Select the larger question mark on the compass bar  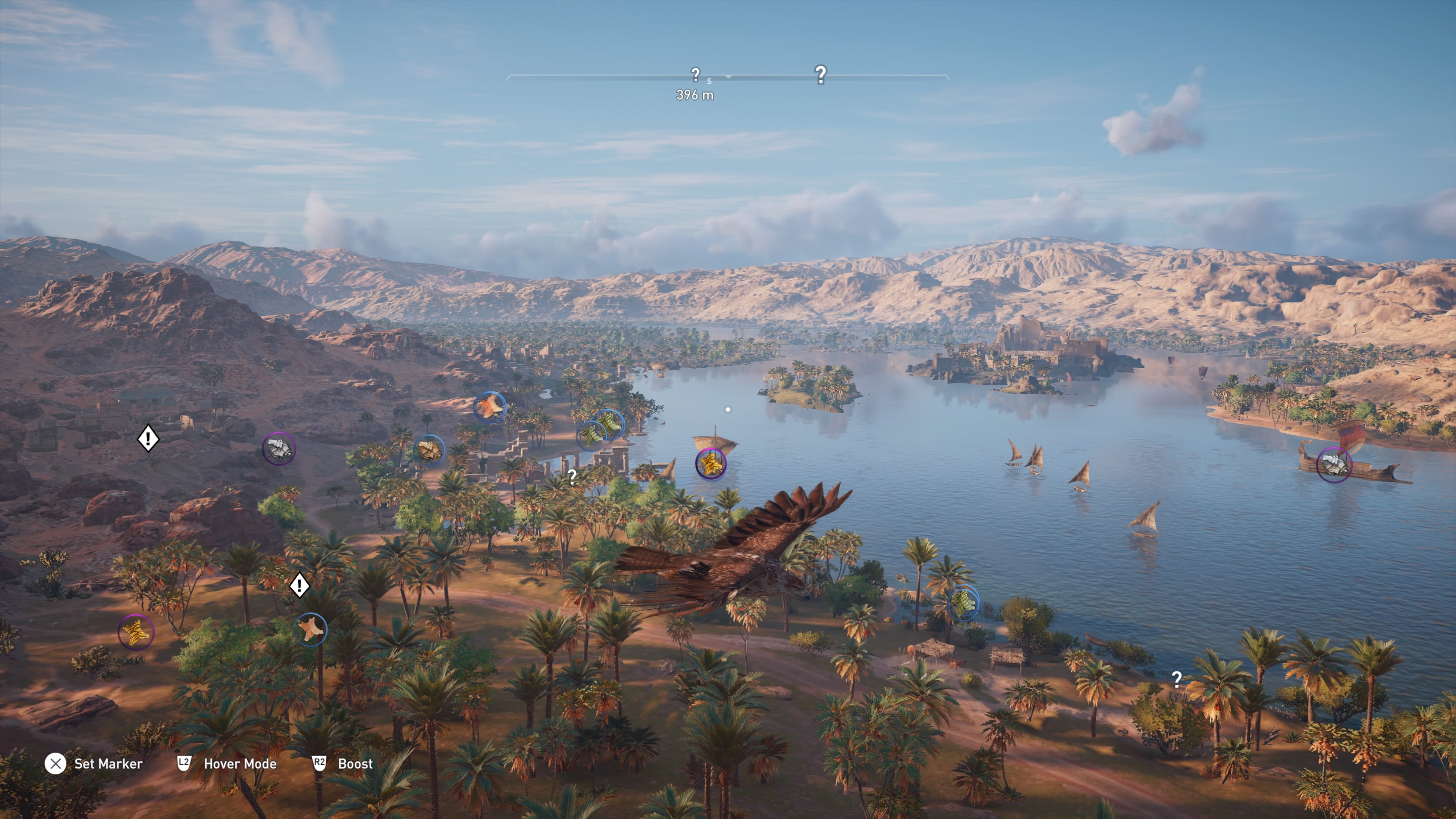pyautogui.click(x=821, y=75)
